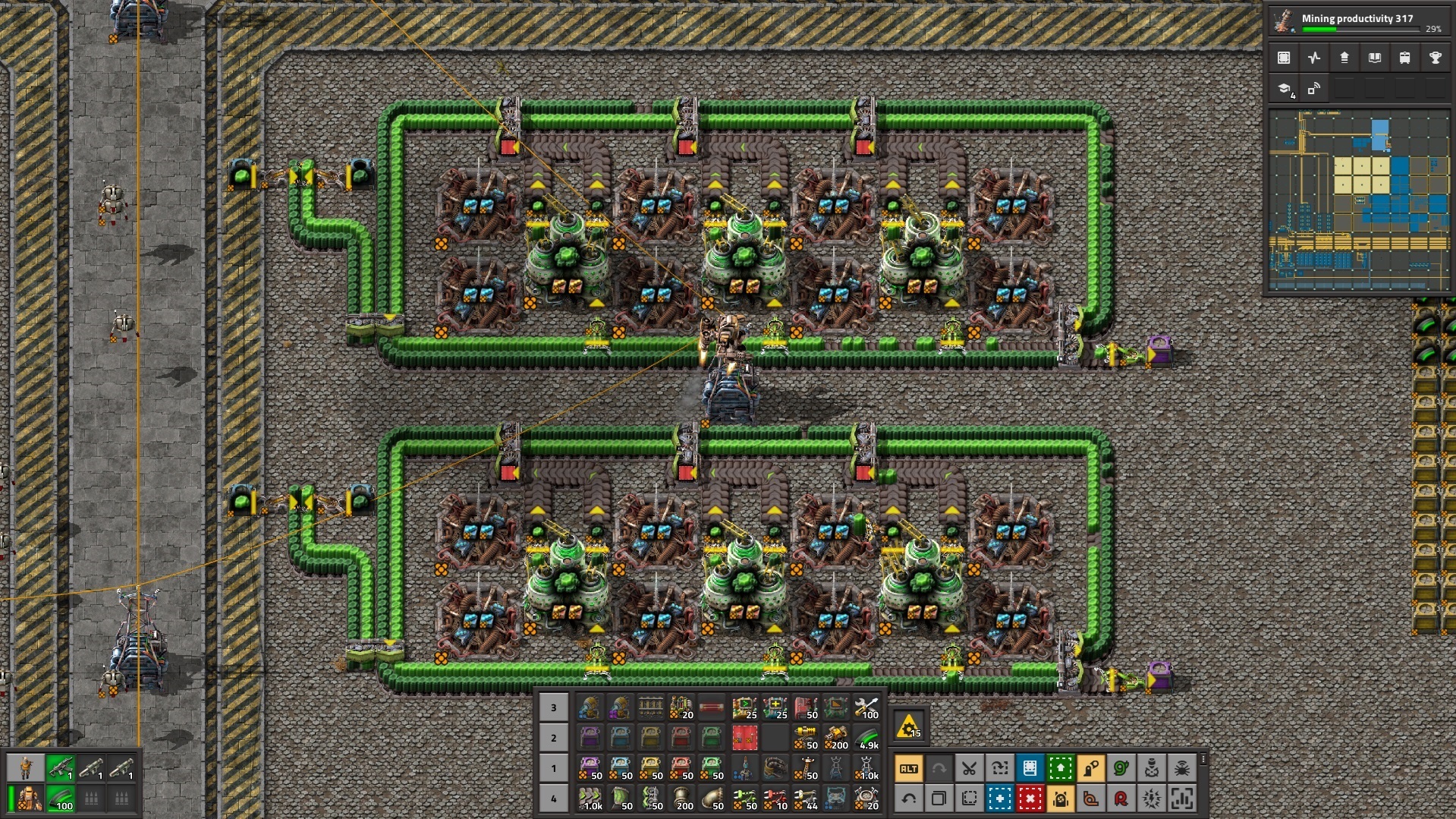Click the minimap

pyautogui.click(x=1357, y=200)
